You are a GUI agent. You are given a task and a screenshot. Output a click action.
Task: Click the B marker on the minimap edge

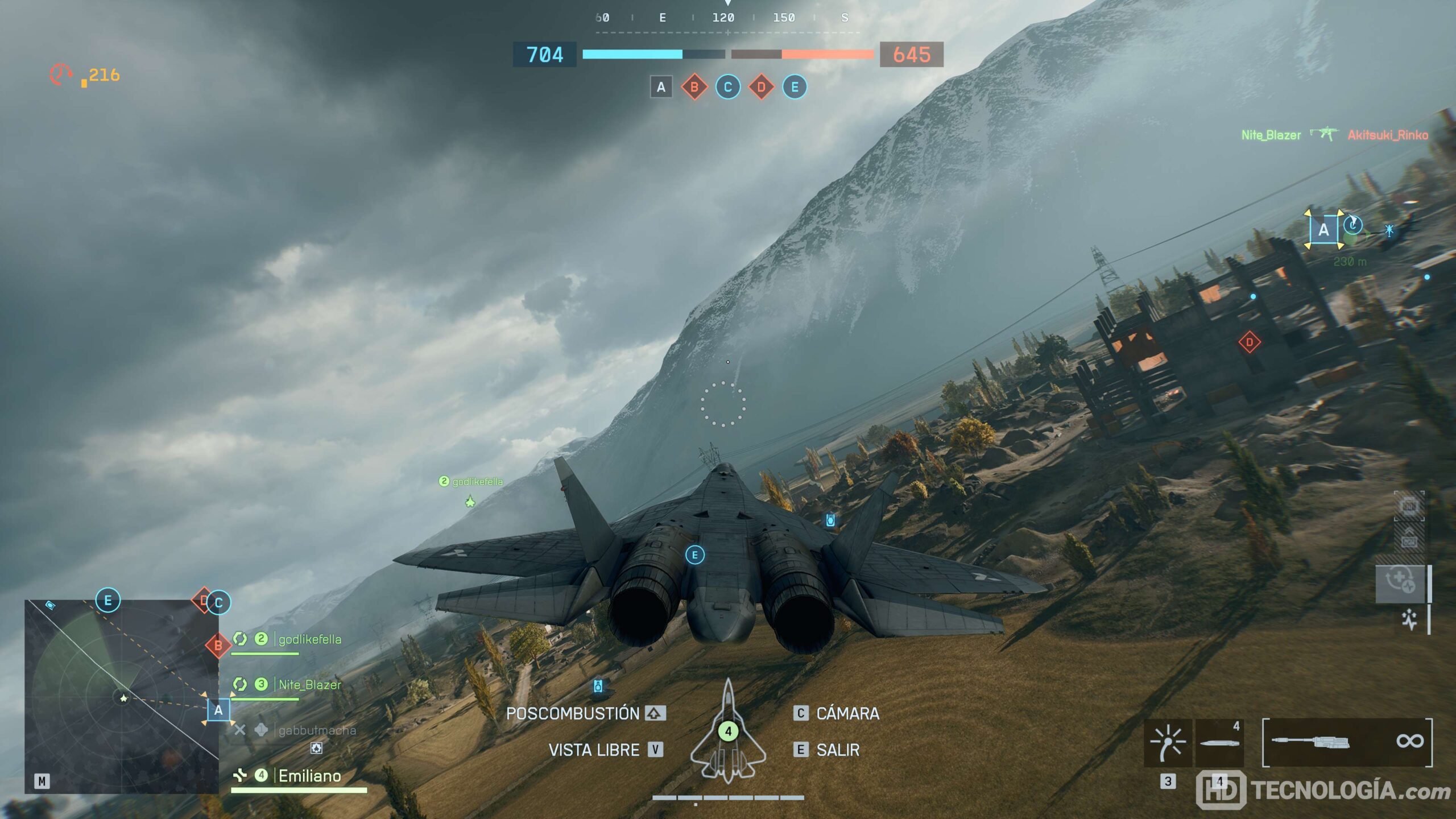[x=218, y=646]
